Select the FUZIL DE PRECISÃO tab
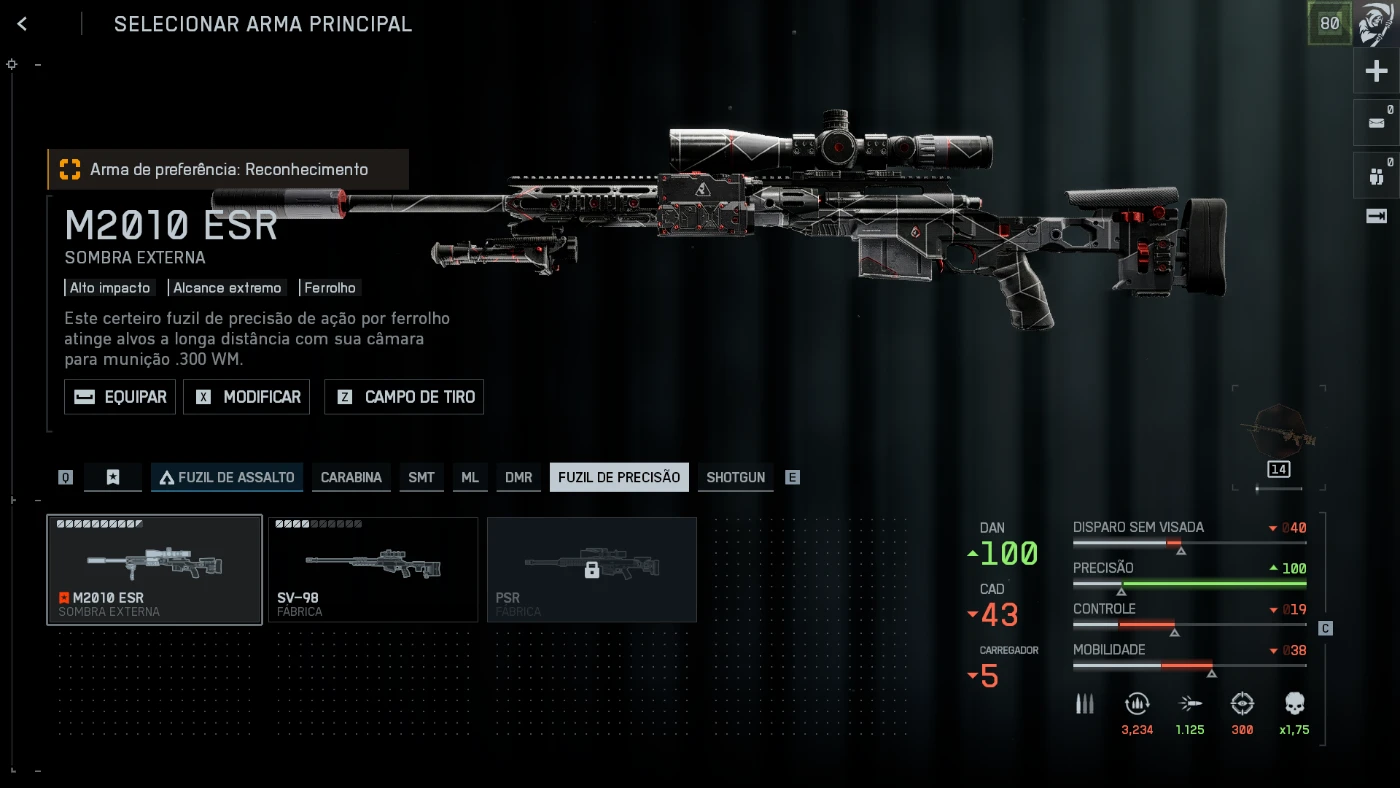This screenshot has height=788, width=1400. click(x=619, y=477)
